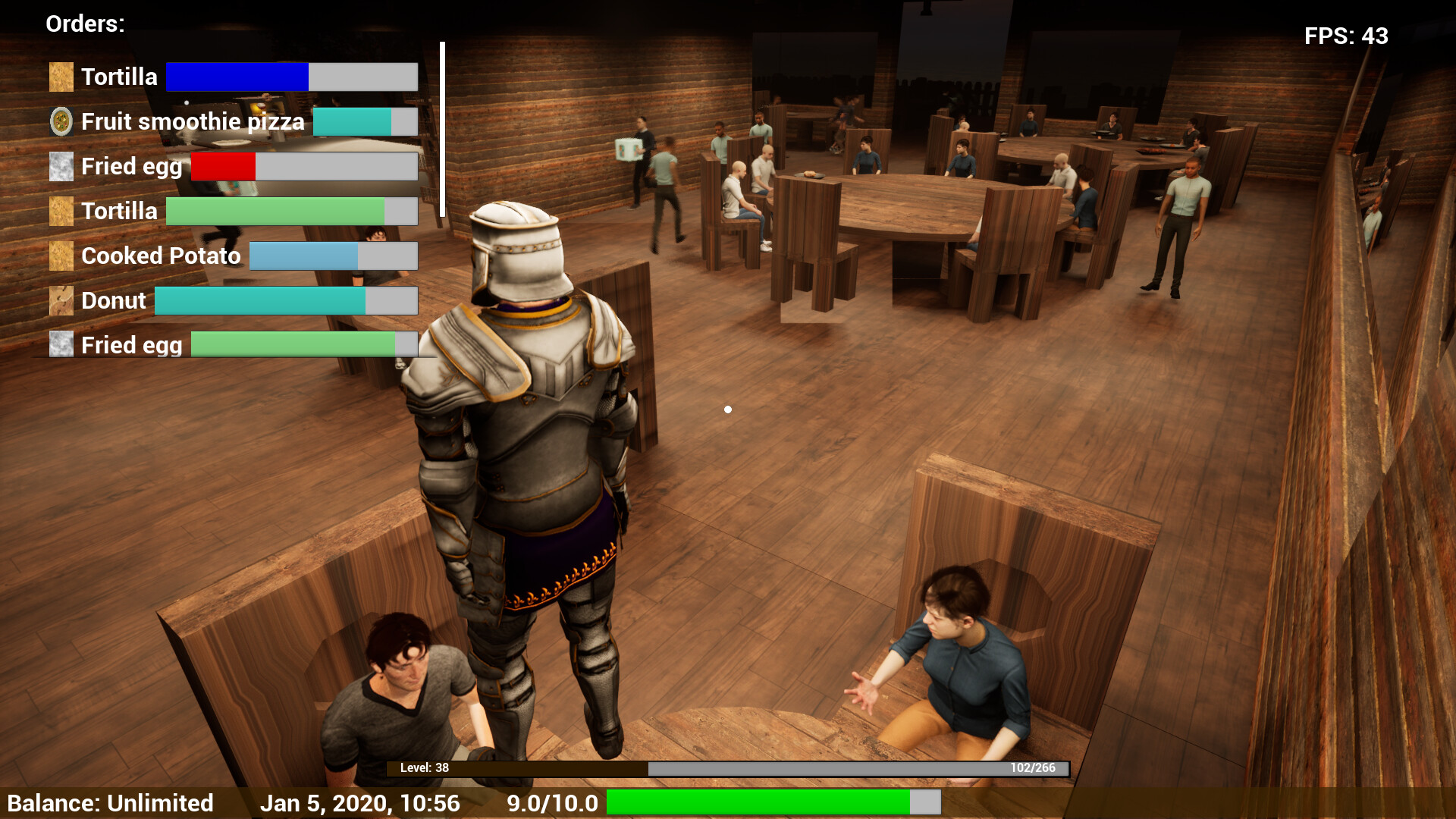Select the bottom Fried egg order icon
Screen dimensions: 1456x819
coord(61,345)
